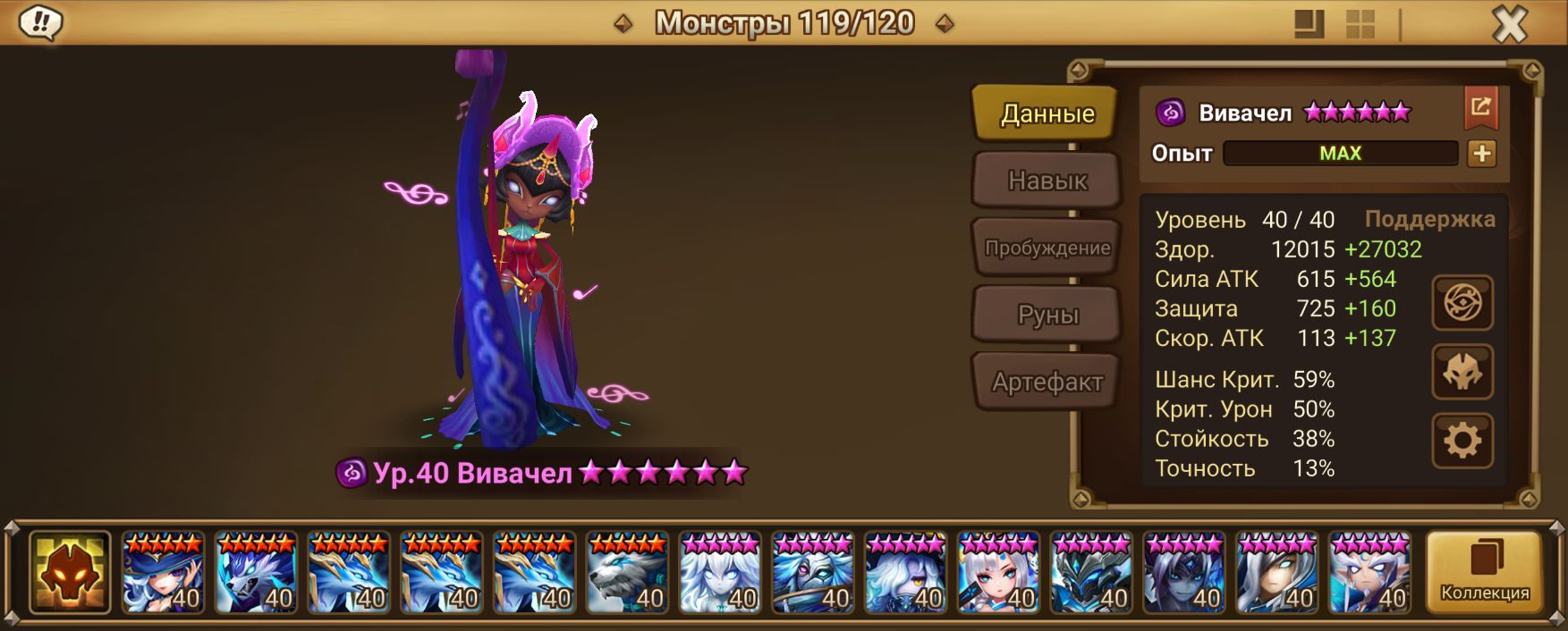1568x631 pixels.
Task: Show the Руны tab
Action: point(1047,315)
